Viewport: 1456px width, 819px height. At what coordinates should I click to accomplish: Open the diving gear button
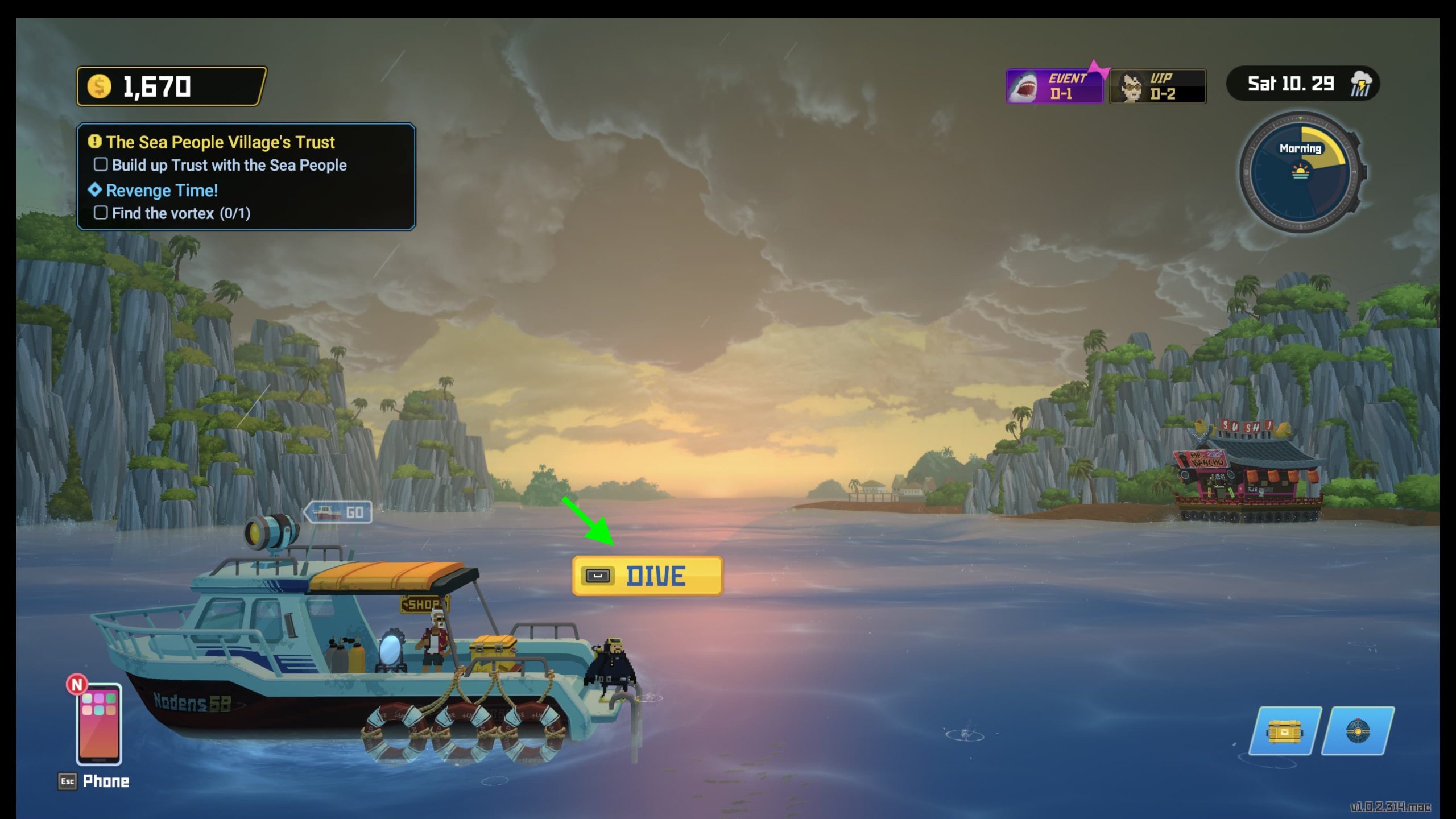[1358, 731]
